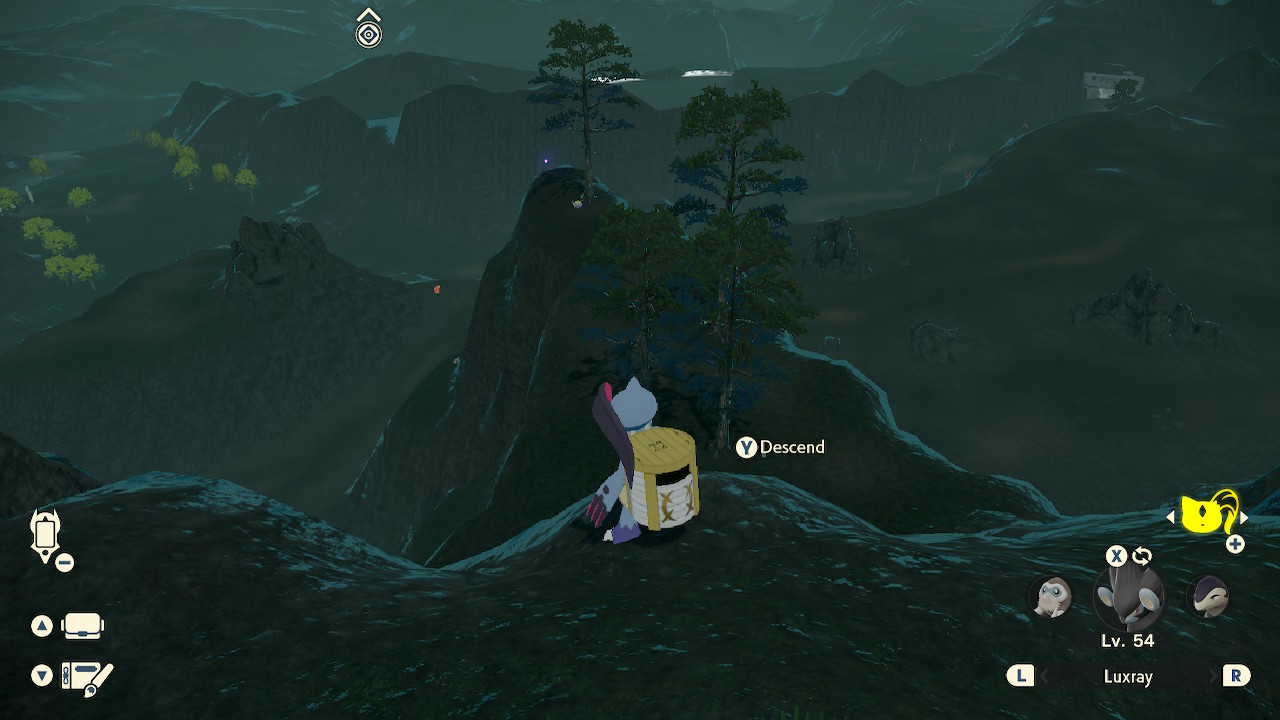Select the R shoulder button label
This screenshot has height=720, width=1280.
[1236, 676]
